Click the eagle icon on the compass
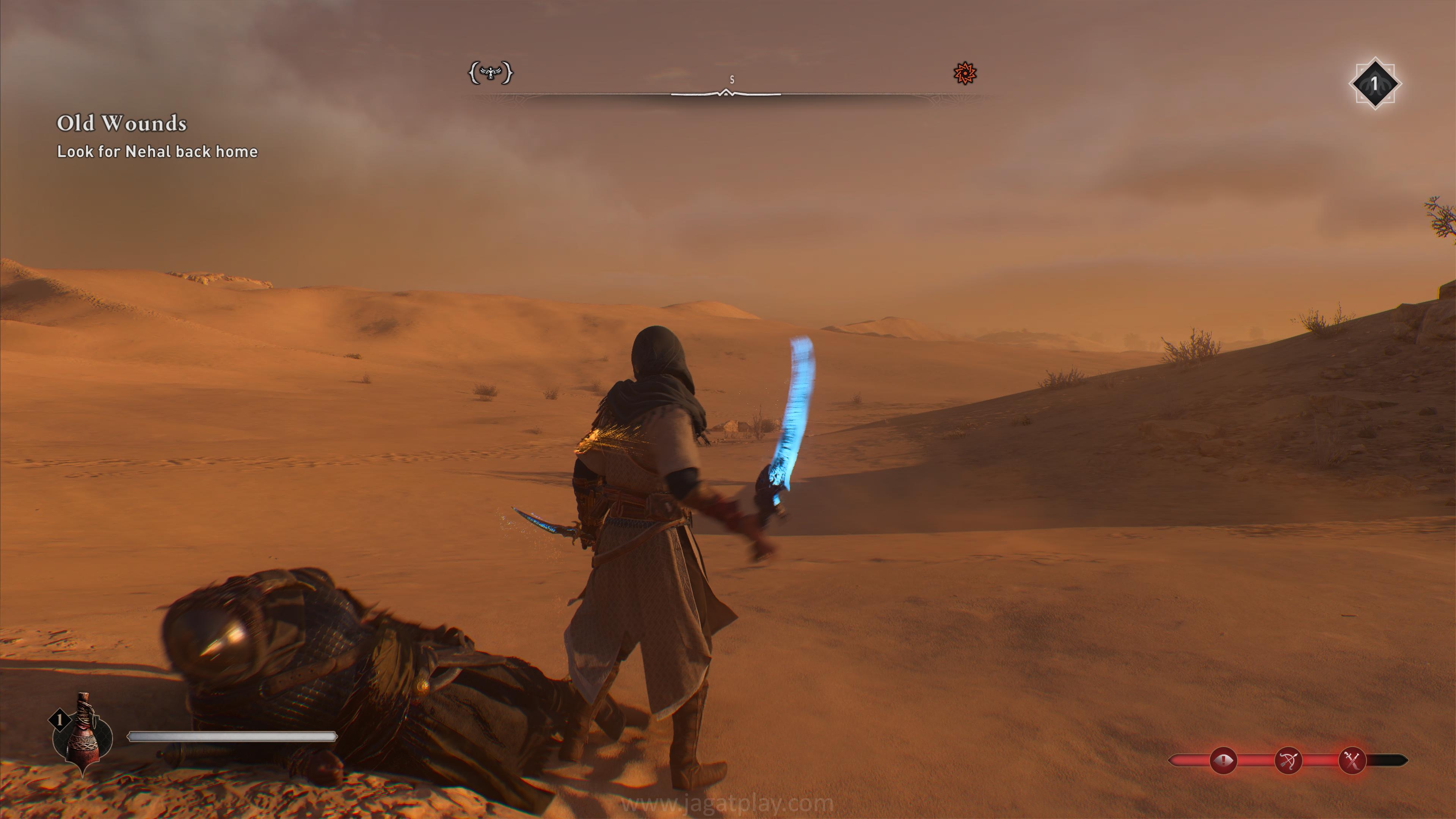 (x=491, y=73)
